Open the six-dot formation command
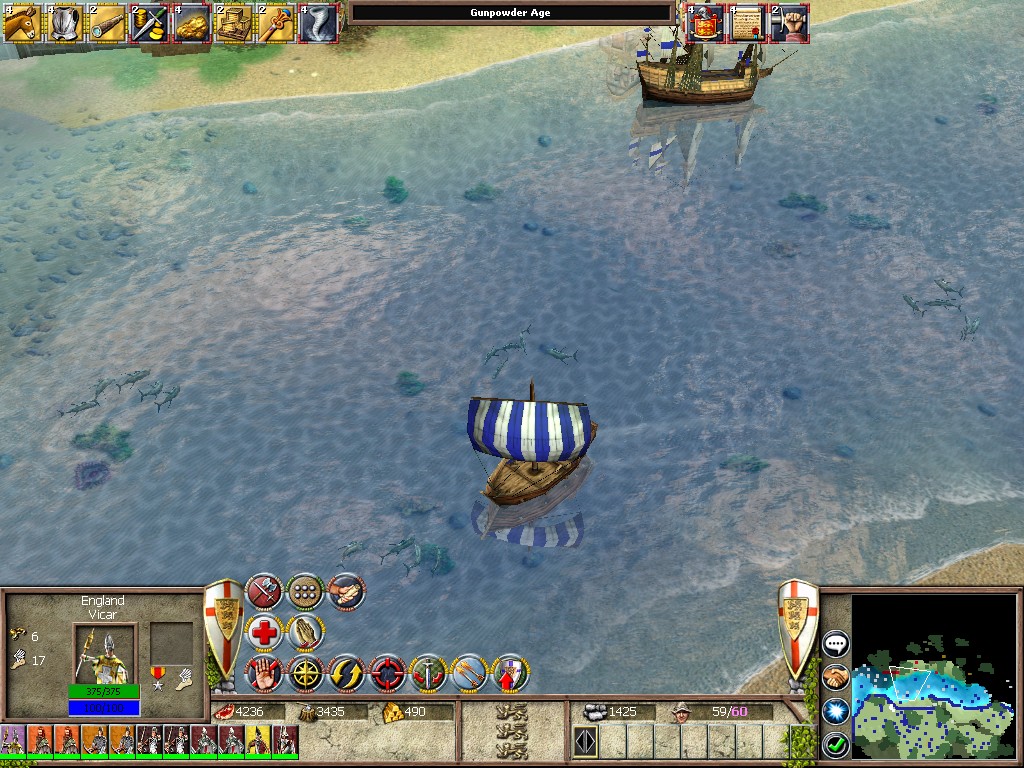Viewport: 1024px width, 768px height. 305,592
